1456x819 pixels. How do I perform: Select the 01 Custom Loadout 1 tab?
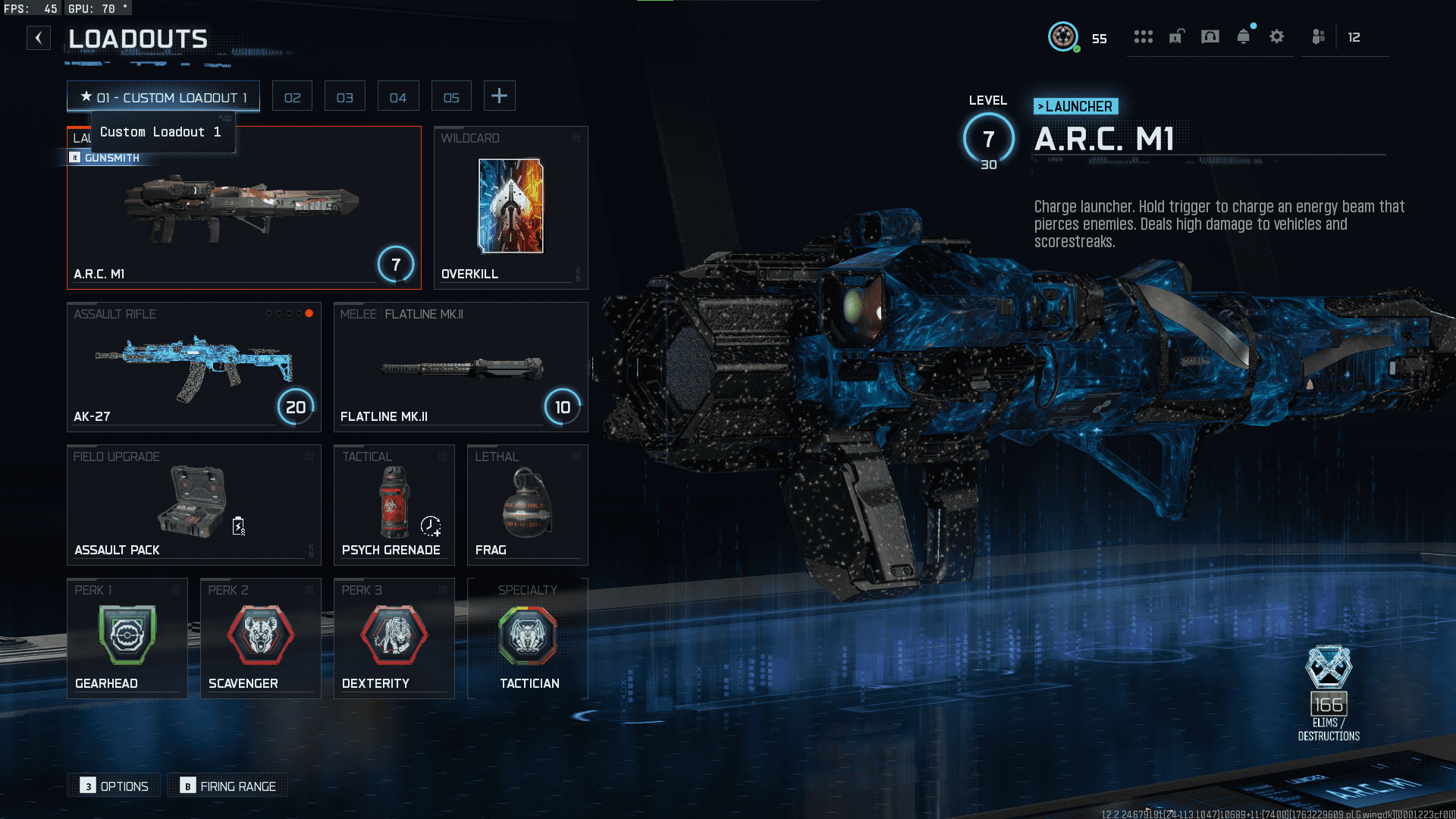pyautogui.click(x=163, y=97)
